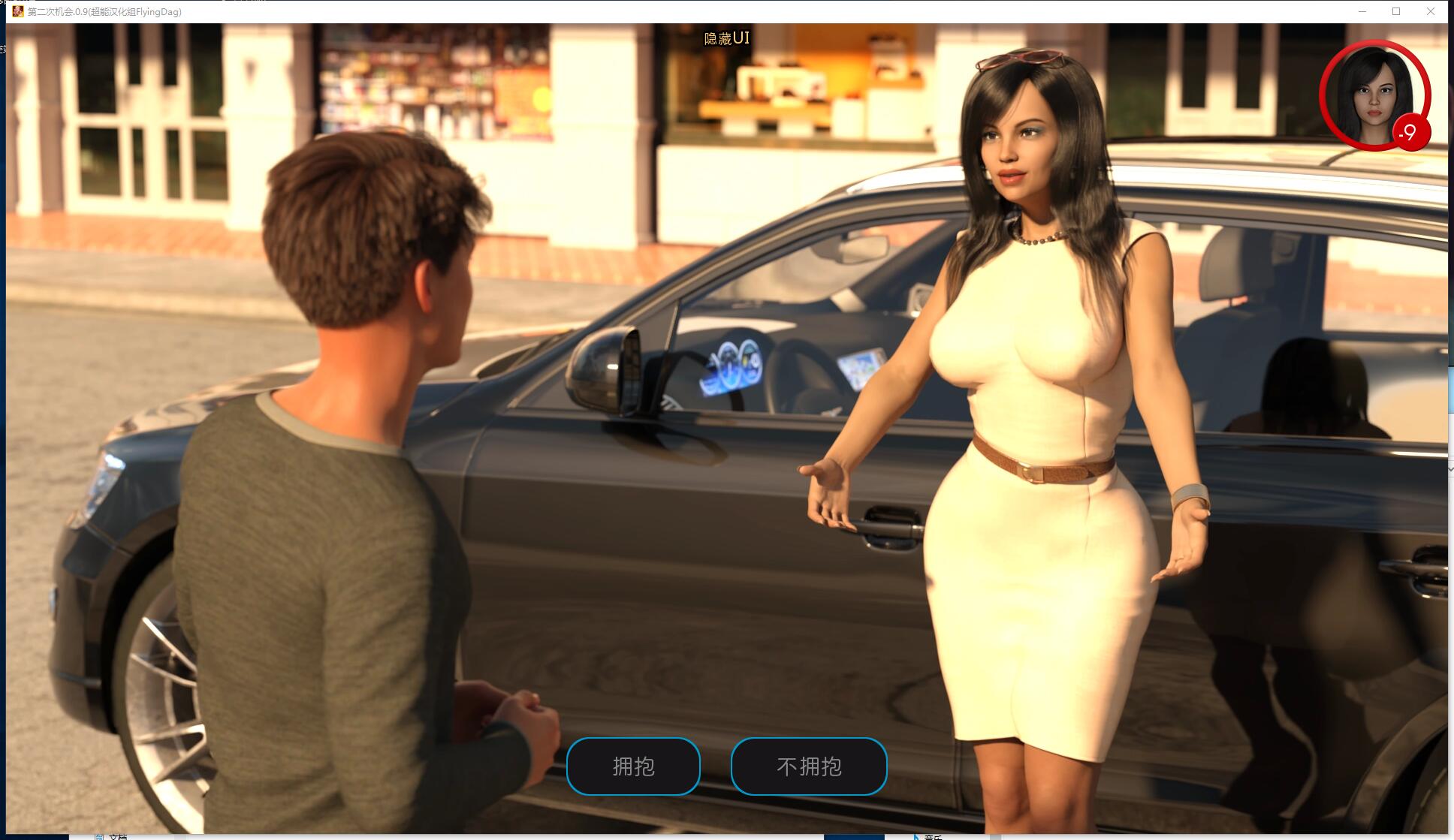This screenshot has width=1454, height=840.
Task: Minimize the game window
Action: click(1361, 12)
